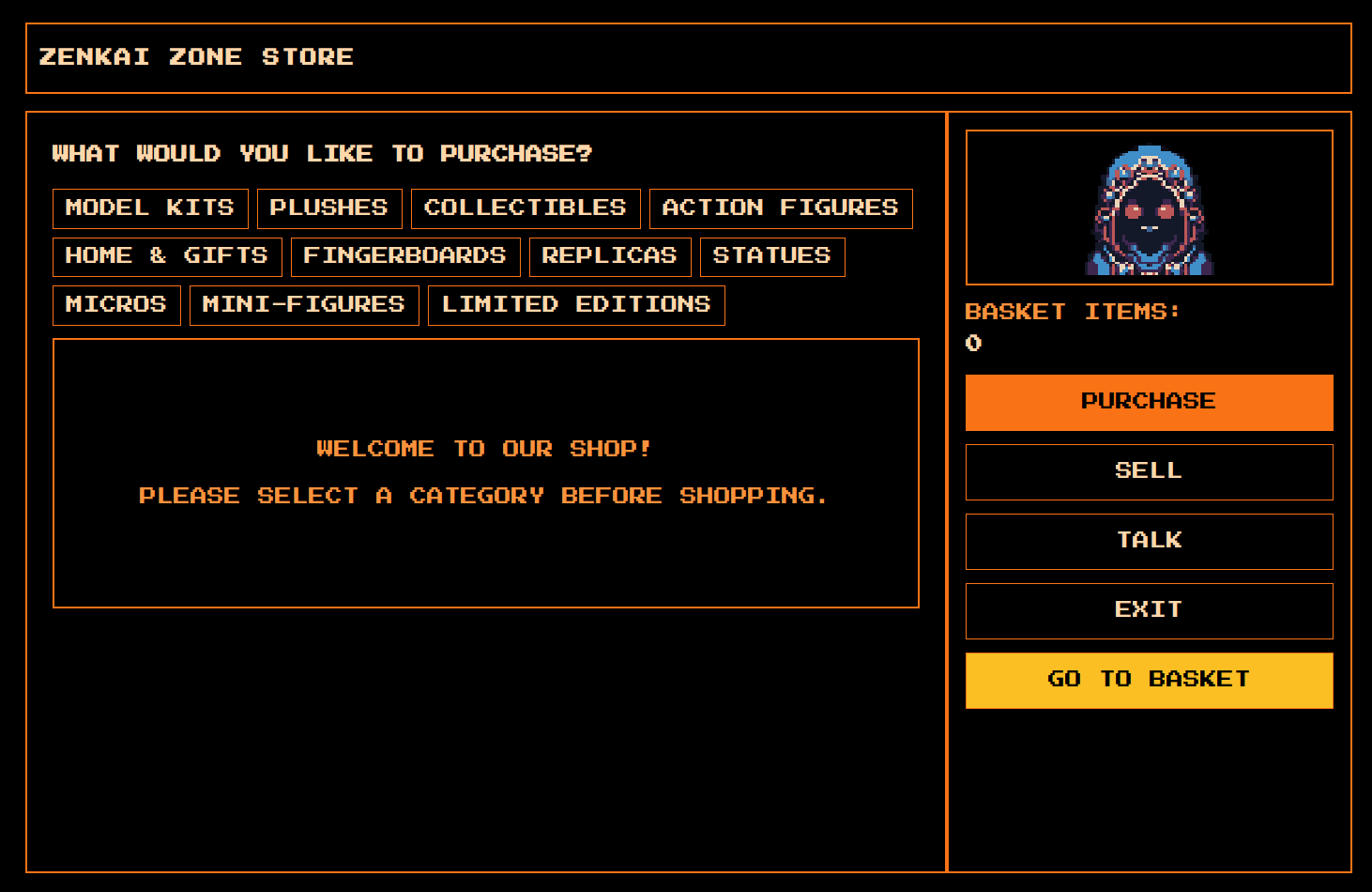The image size is (1372, 892).
Task: Select the ACTION FIGURES category
Action: point(780,208)
